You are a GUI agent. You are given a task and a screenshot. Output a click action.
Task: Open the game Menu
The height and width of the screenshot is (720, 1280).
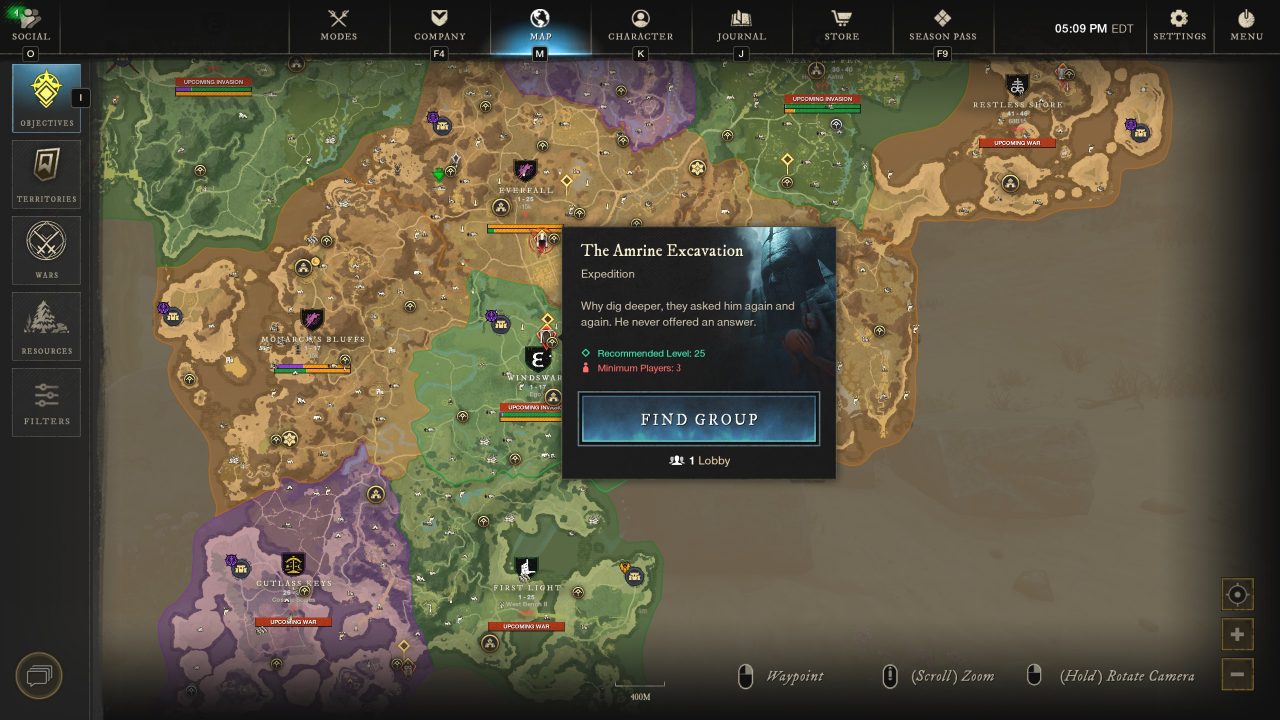(x=1246, y=25)
